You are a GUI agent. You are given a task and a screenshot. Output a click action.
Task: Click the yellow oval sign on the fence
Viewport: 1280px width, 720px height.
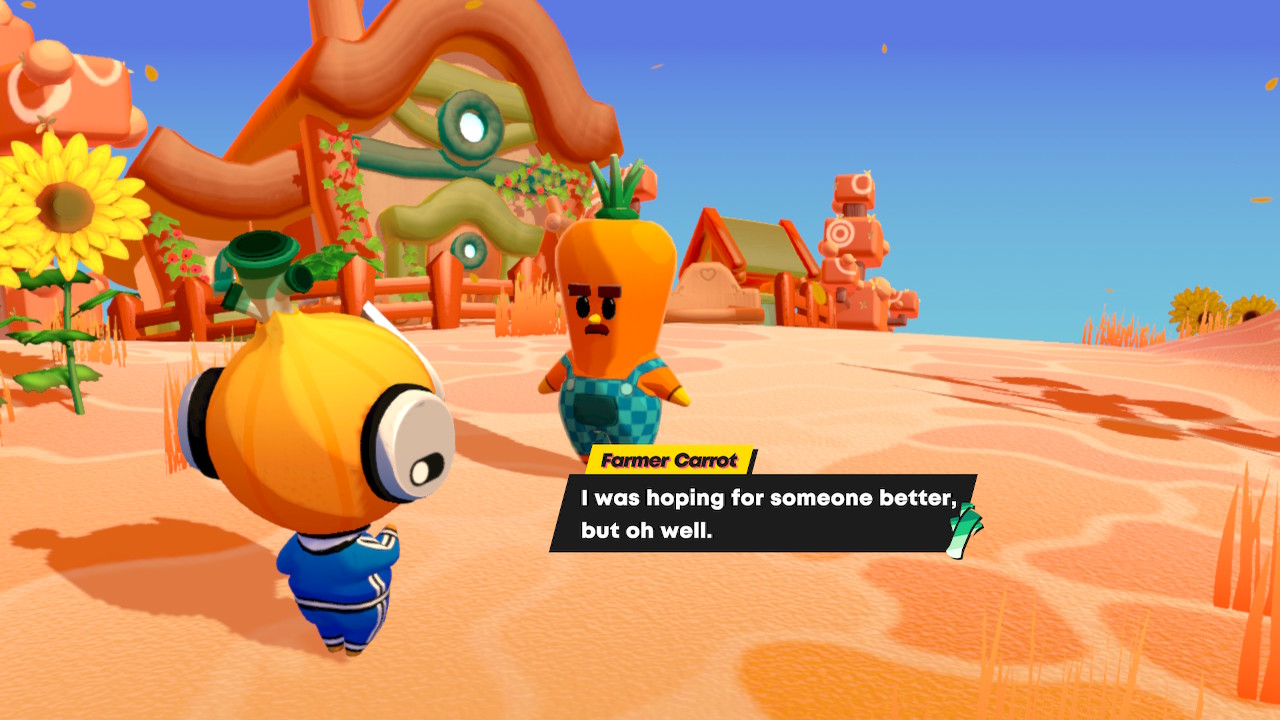tap(819, 294)
